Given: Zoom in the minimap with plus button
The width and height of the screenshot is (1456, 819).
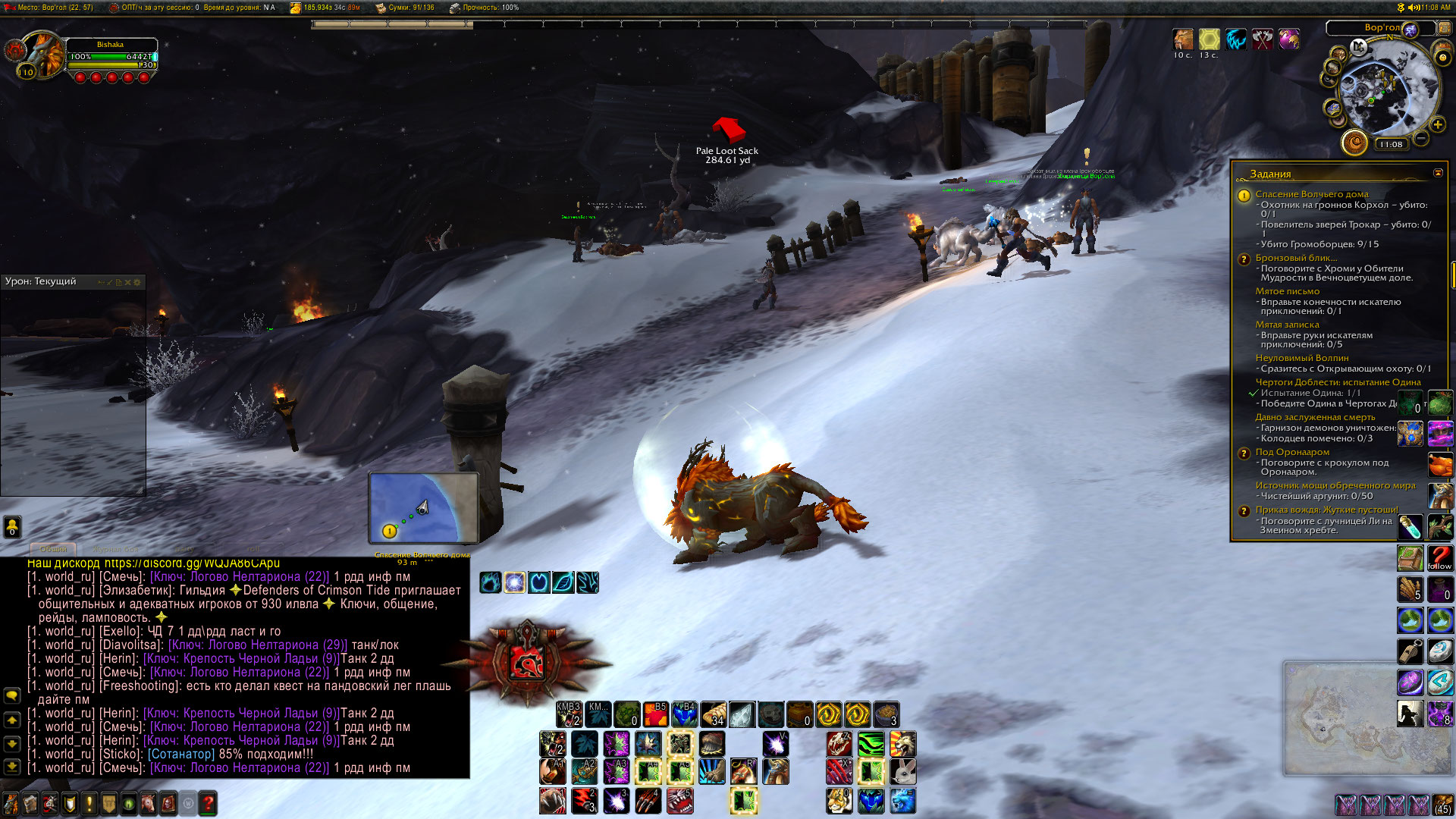Looking at the screenshot, I should (x=1437, y=124).
